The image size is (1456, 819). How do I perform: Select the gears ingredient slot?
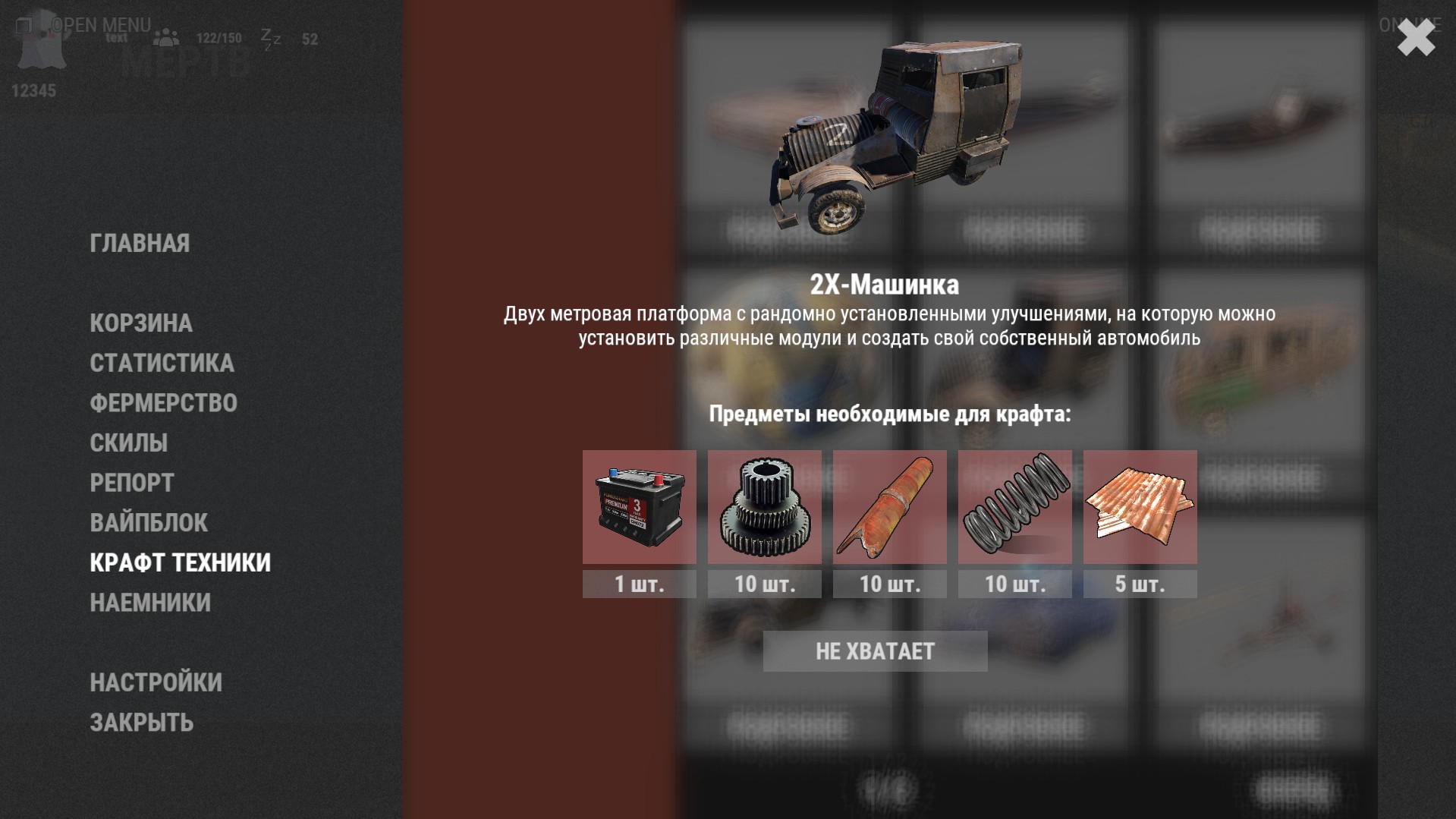(764, 507)
